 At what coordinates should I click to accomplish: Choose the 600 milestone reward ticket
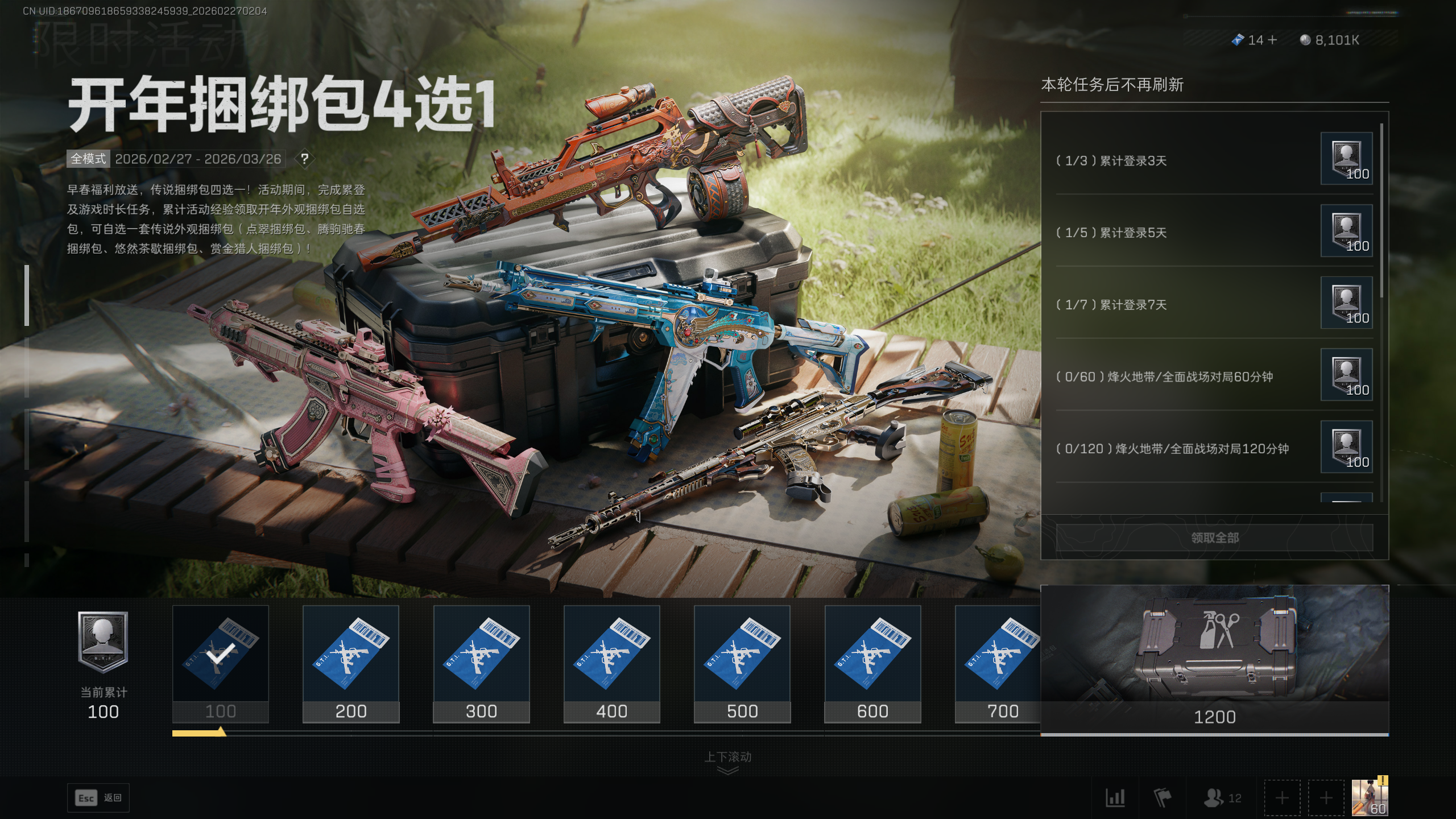point(872,663)
